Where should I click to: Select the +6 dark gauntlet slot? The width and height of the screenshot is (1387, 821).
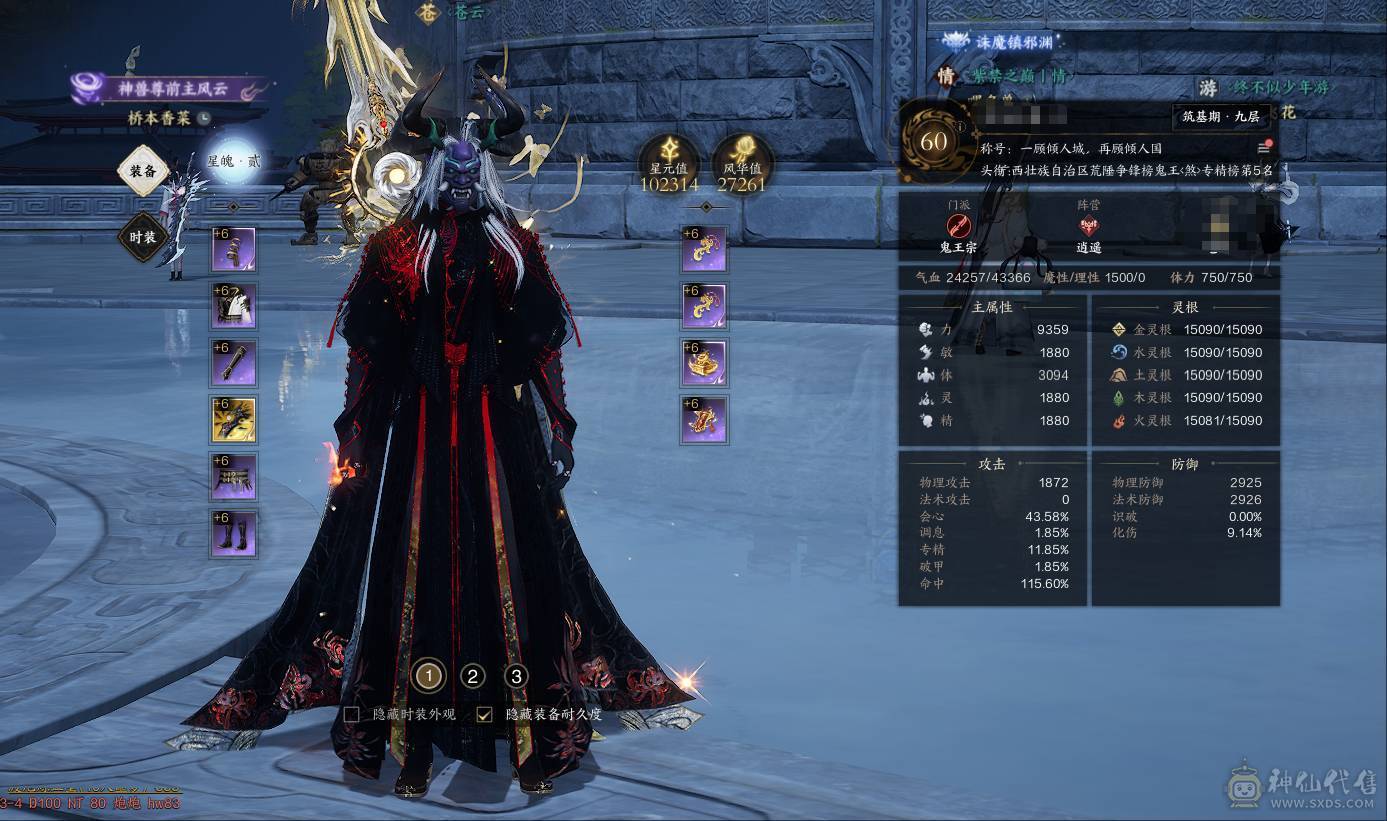pos(233,363)
